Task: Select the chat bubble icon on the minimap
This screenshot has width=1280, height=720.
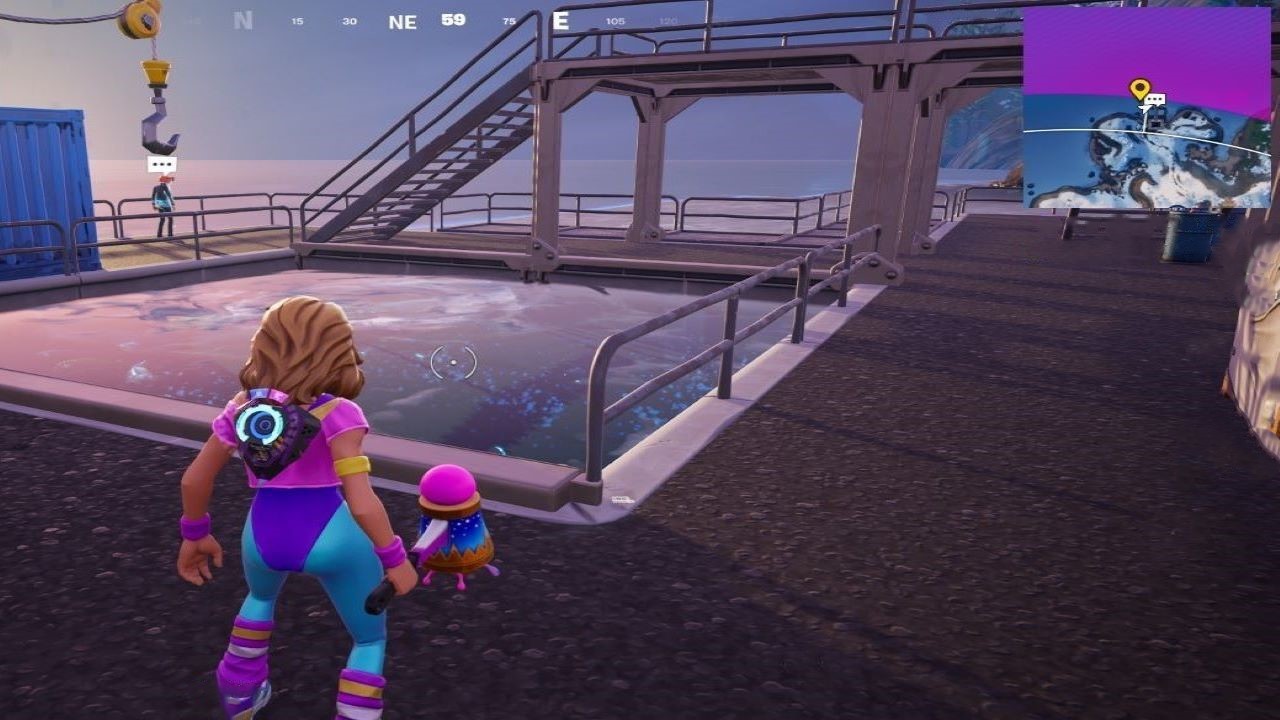Action: tap(1156, 99)
